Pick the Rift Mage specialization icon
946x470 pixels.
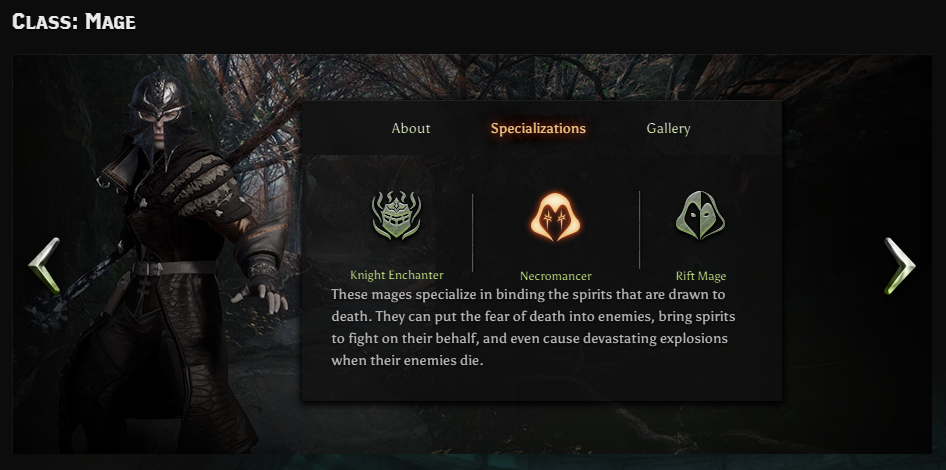coord(700,216)
